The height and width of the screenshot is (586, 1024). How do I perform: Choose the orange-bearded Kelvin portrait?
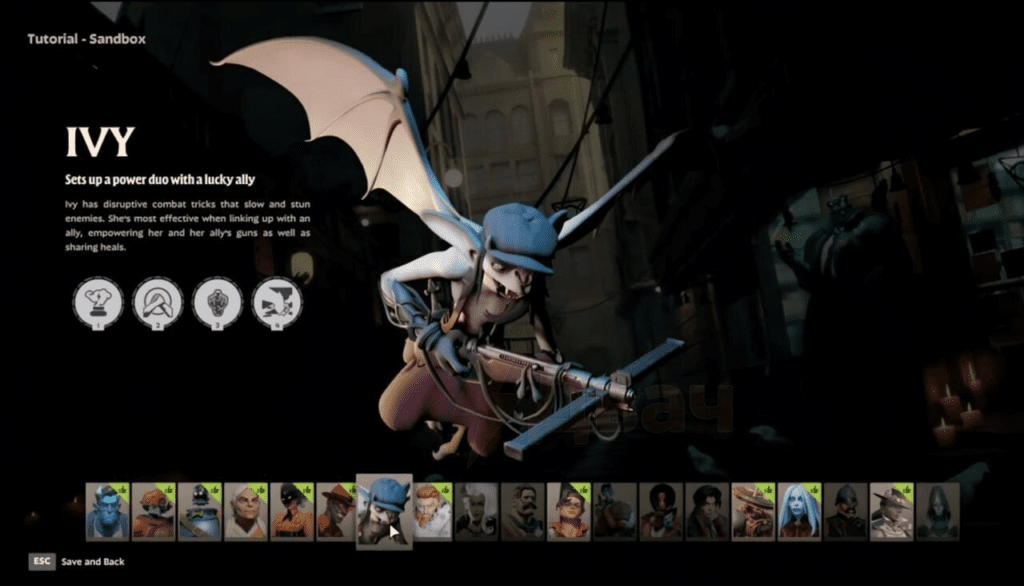coord(432,511)
